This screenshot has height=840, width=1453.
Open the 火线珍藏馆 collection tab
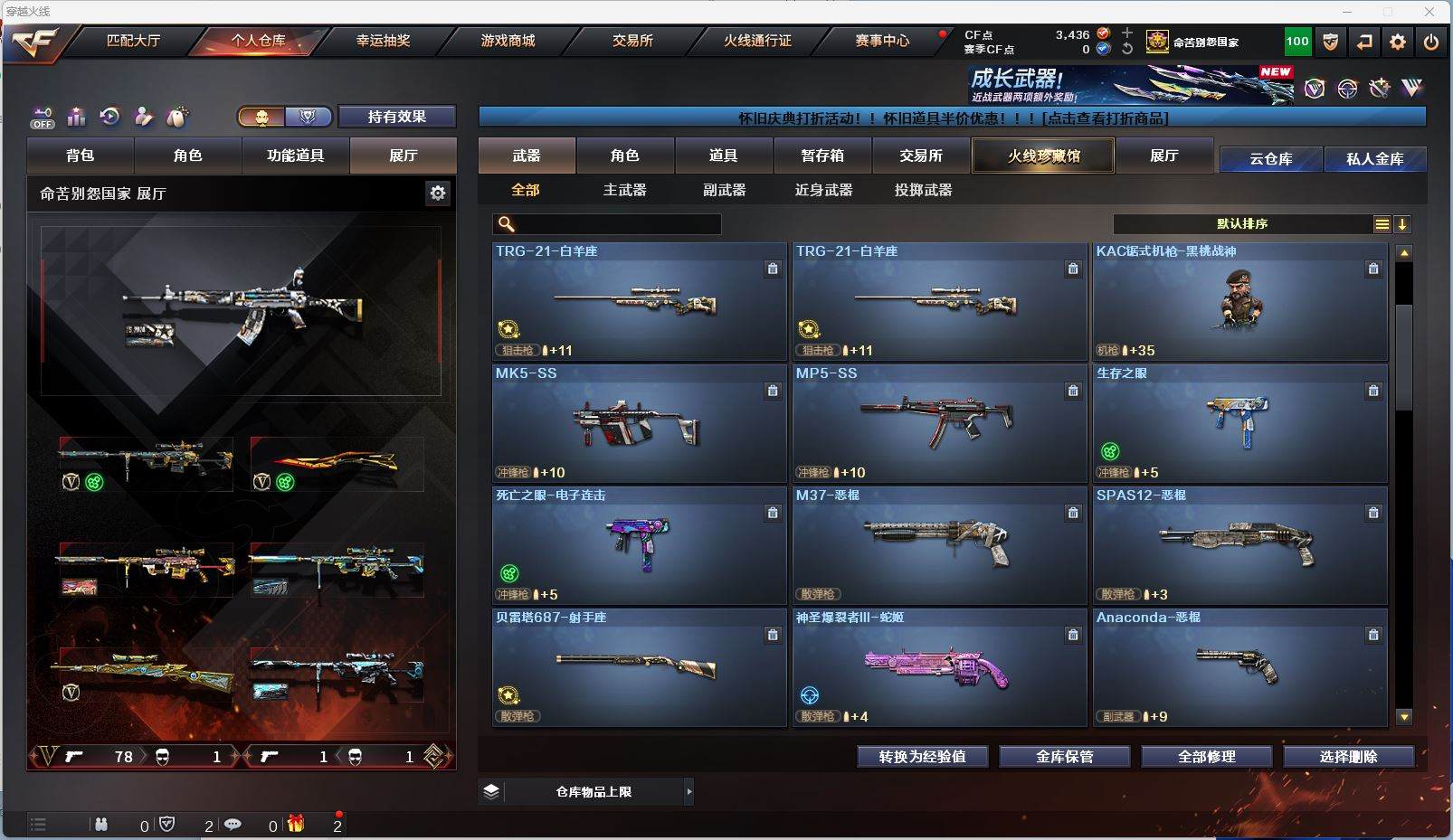point(1043,156)
